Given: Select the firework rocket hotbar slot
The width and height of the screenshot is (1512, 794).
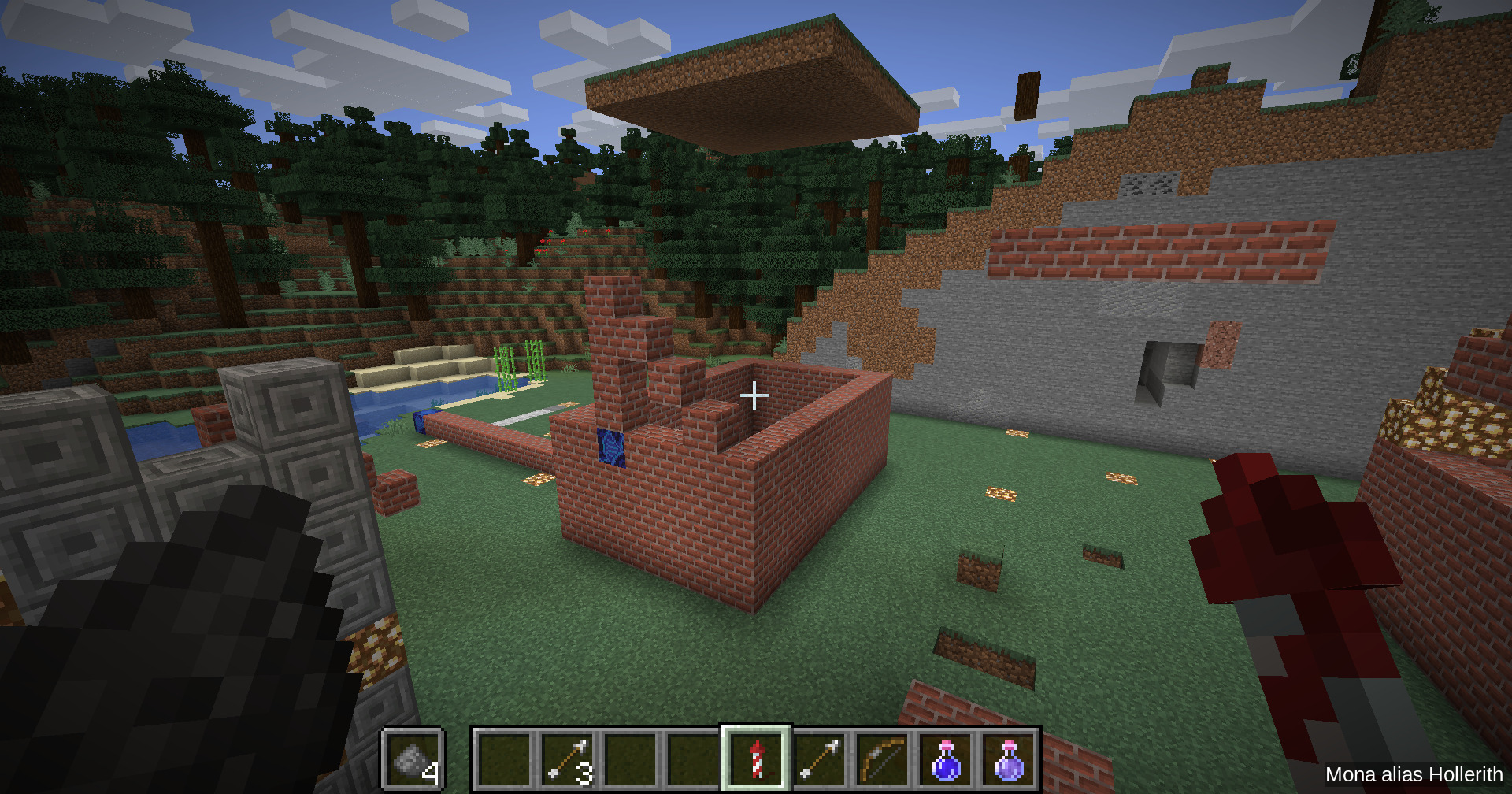Looking at the screenshot, I should [x=756, y=759].
